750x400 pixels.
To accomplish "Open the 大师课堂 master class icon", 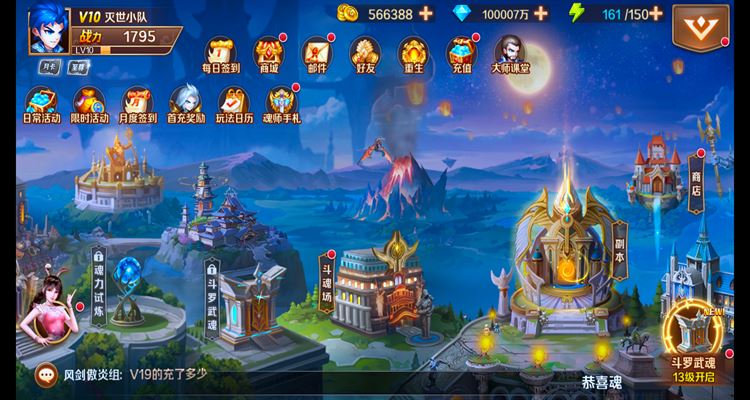I will pyautogui.click(x=510, y=55).
